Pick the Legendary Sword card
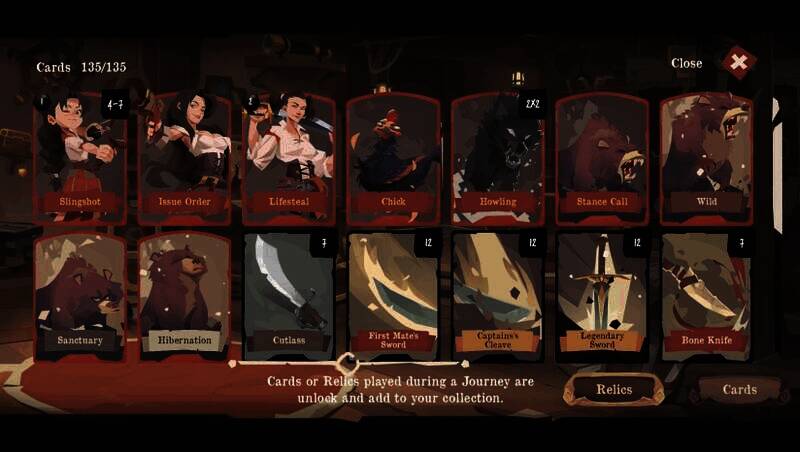800x452 pixels. point(602,295)
